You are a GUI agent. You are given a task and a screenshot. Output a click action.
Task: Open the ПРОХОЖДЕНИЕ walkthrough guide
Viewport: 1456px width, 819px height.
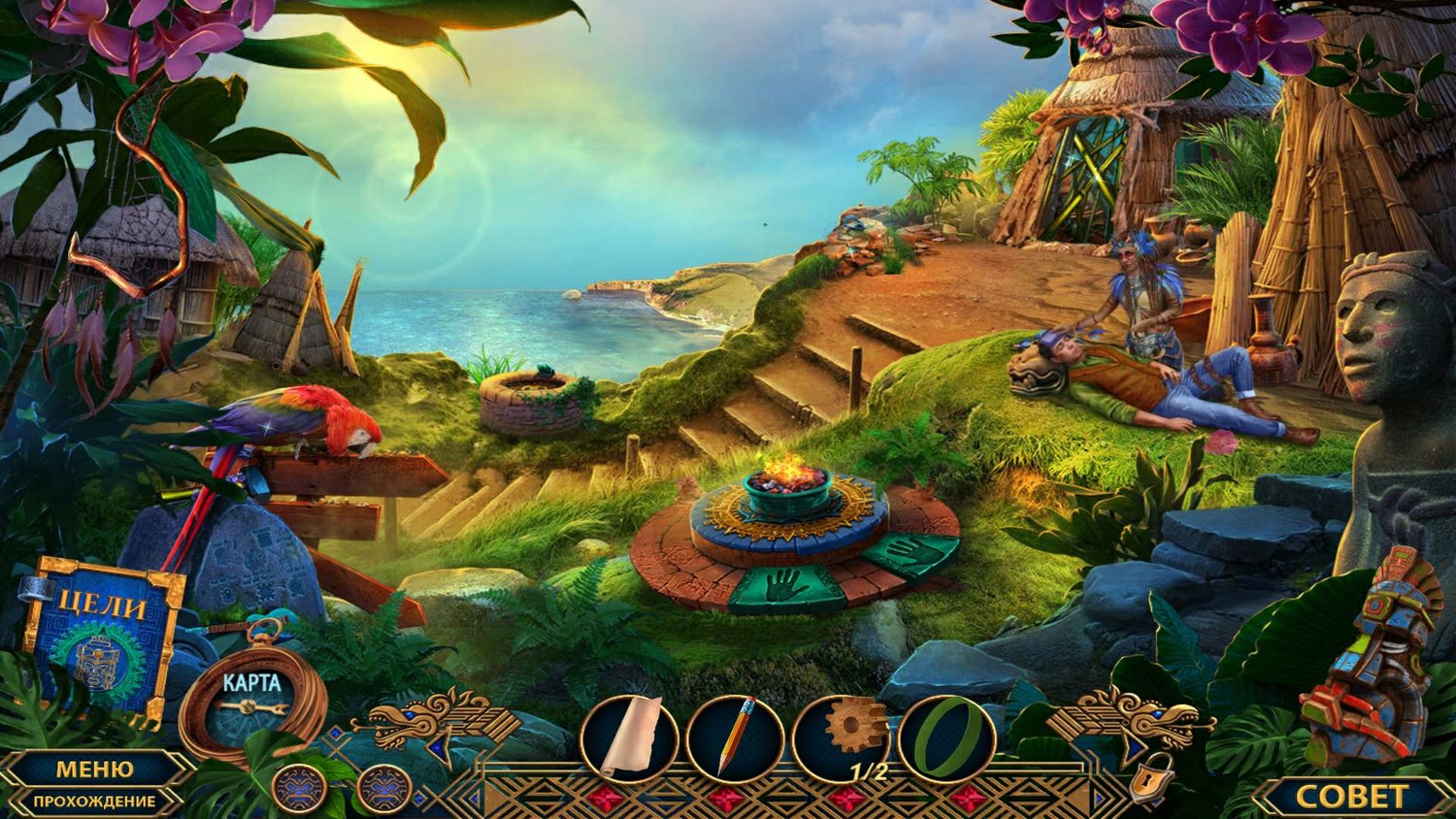click(94, 802)
